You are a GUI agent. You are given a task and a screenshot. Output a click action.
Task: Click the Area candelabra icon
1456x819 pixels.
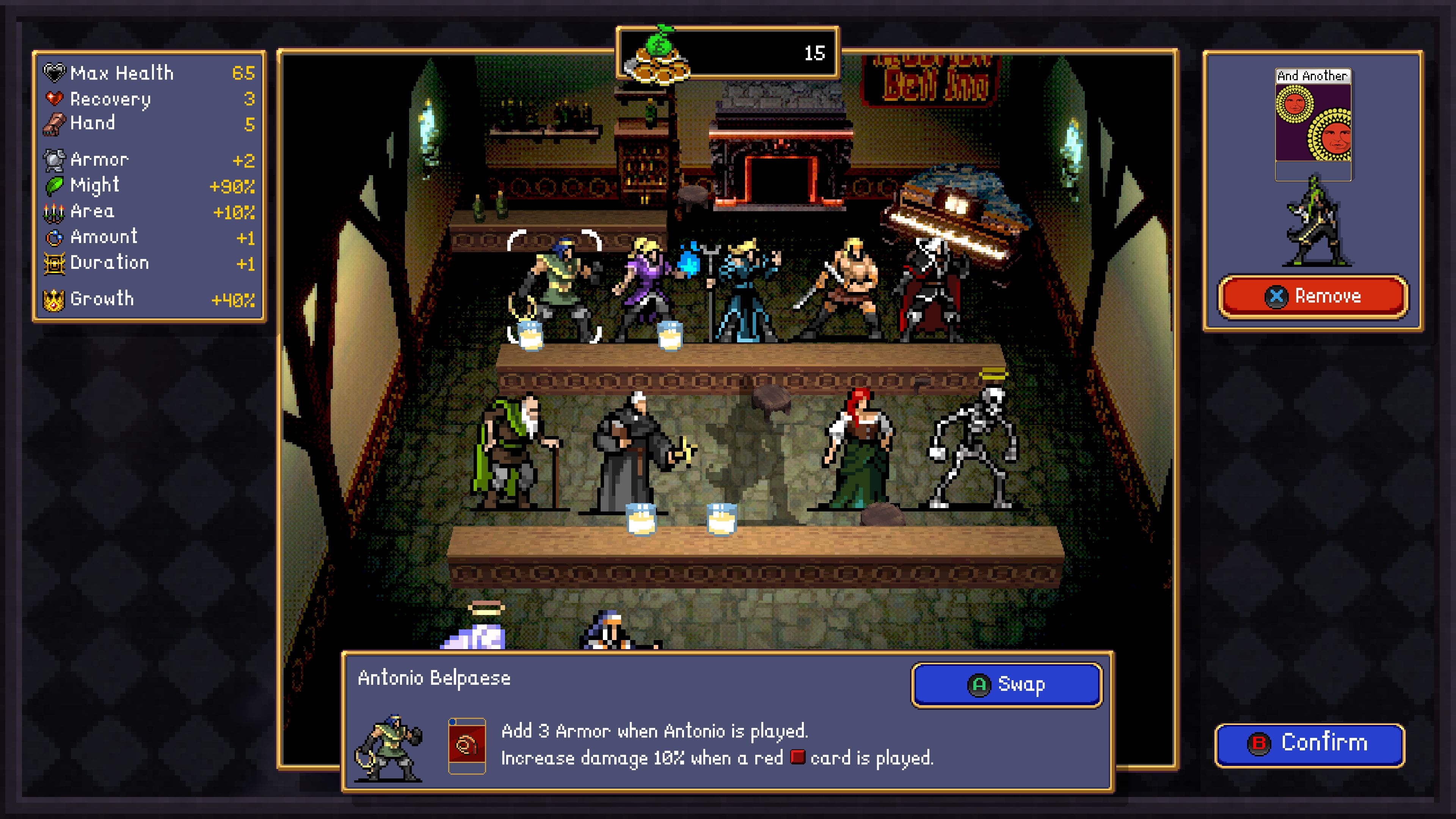pyautogui.click(x=54, y=211)
